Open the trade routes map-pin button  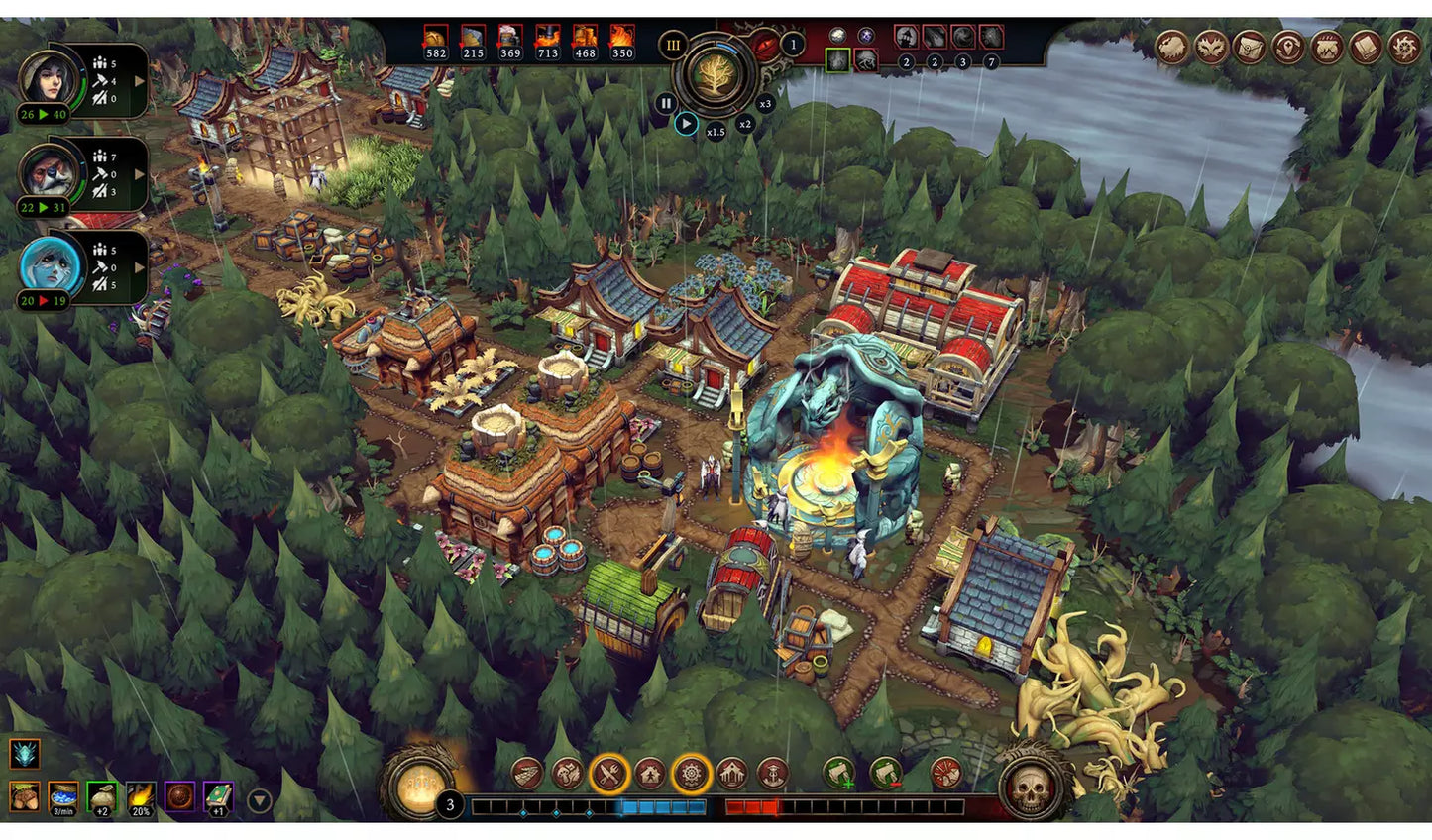[x=1288, y=47]
